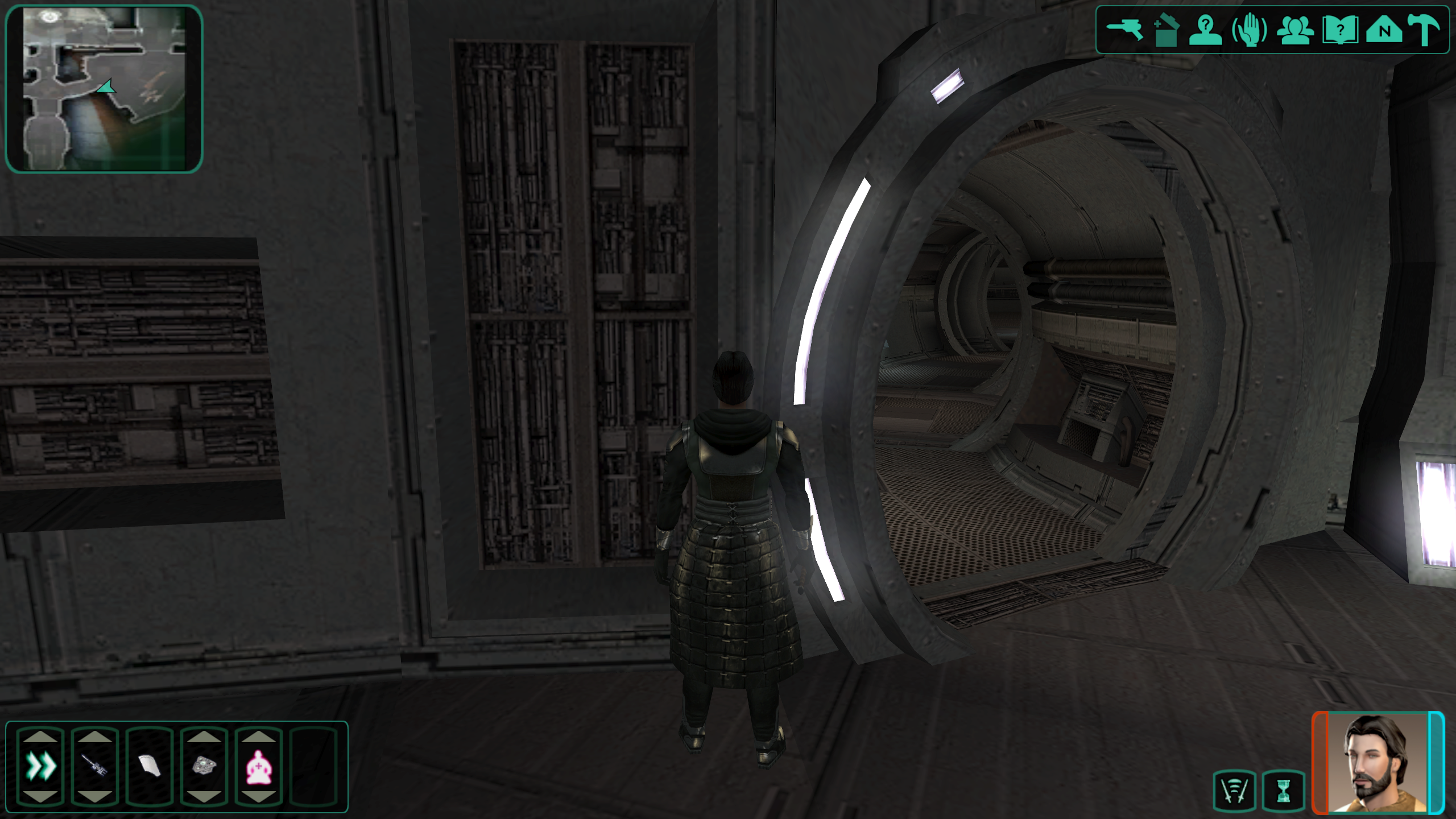Open the journal book icon
The image size is (1456, 819).
1340,30
